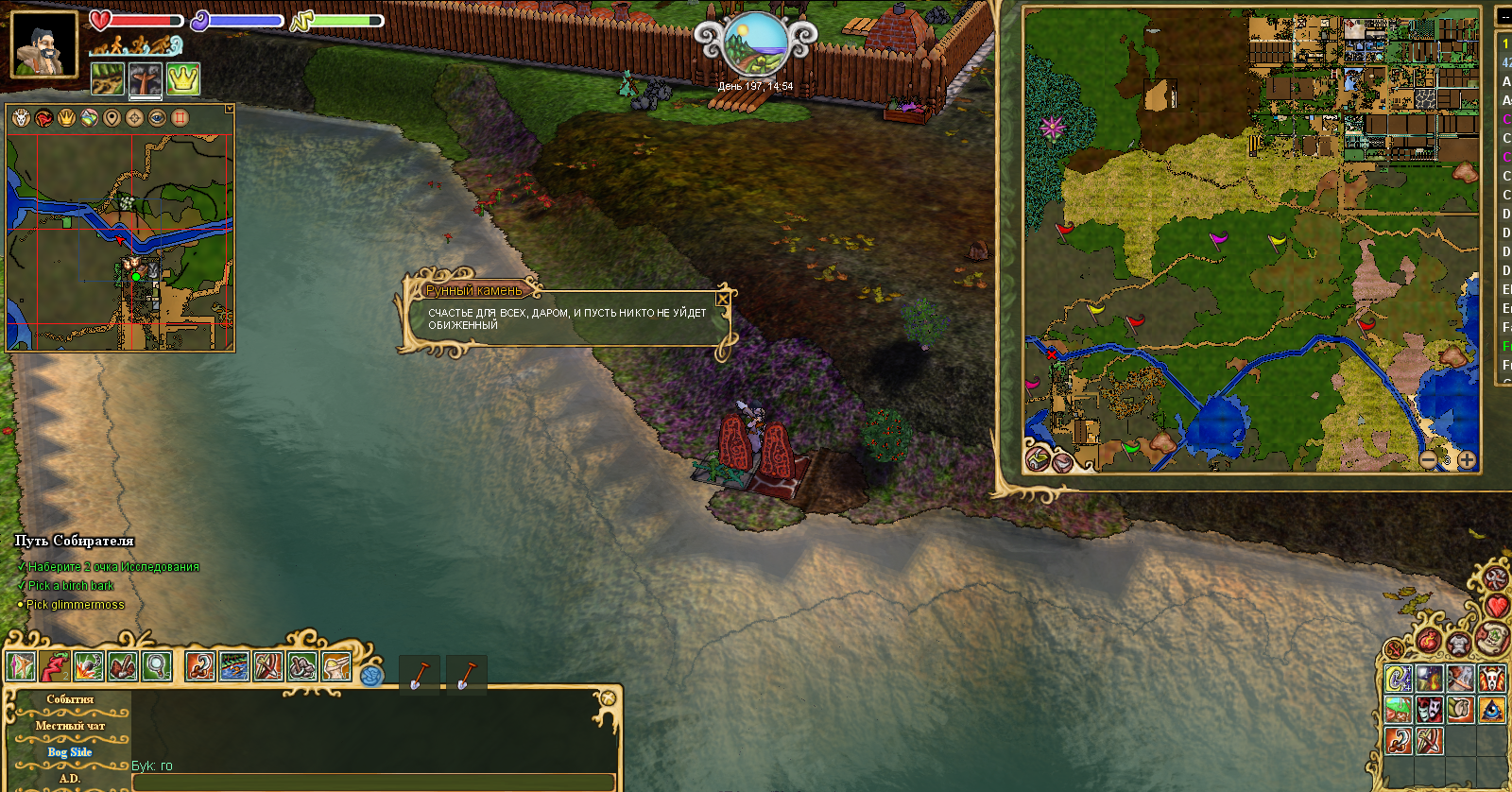This screenshot has height=792, width=1512.
Task: Open the События chat tab
Action: pyautogui.click(x=70, y=699)
